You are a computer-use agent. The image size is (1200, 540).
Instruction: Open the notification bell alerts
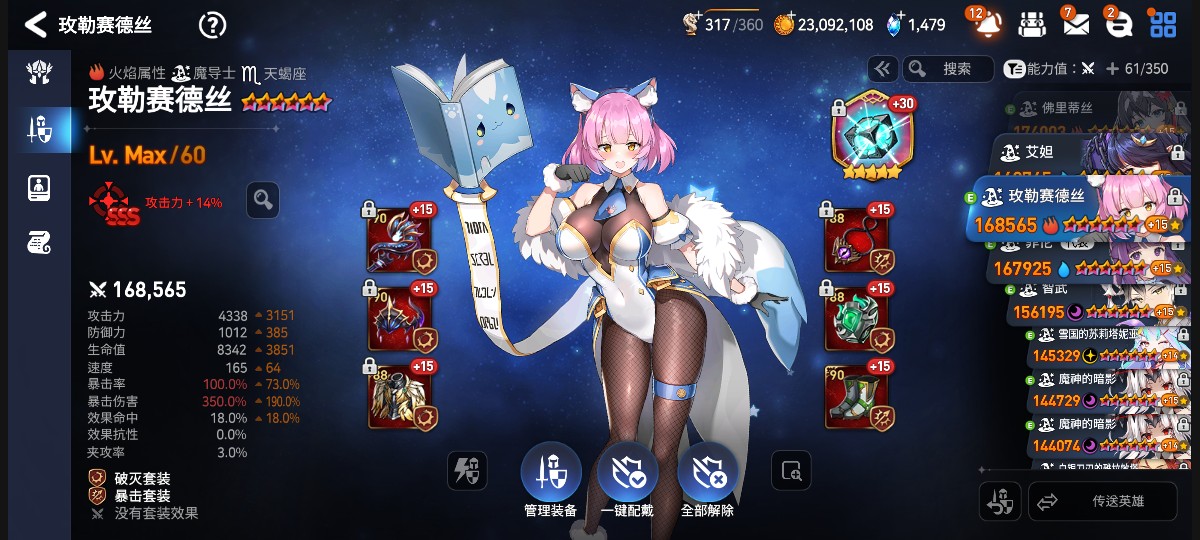tap(986, 24)
